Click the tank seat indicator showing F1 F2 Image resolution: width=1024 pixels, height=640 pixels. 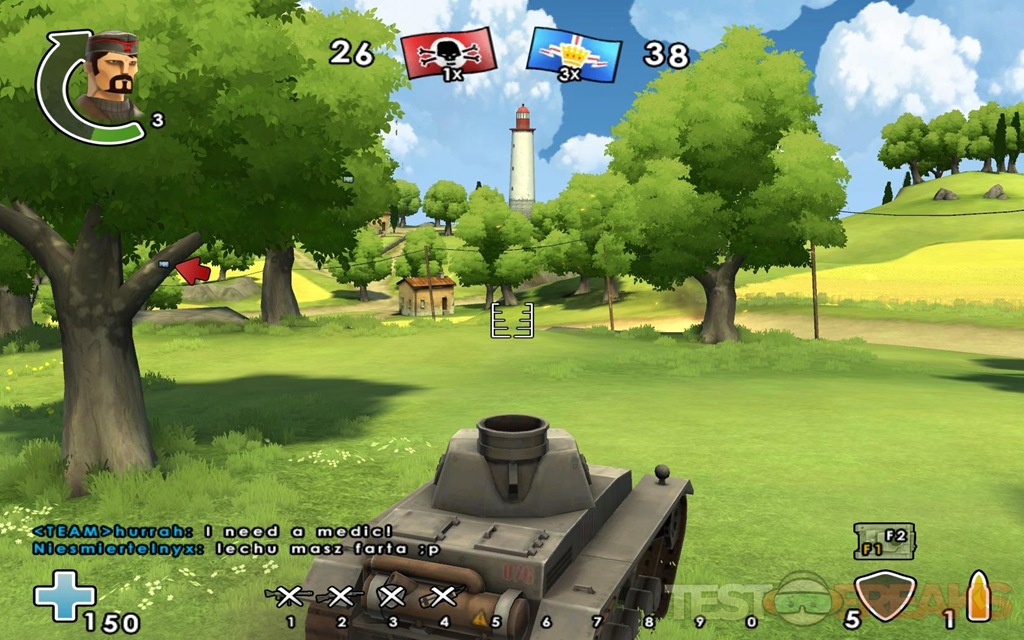point(880,541)
